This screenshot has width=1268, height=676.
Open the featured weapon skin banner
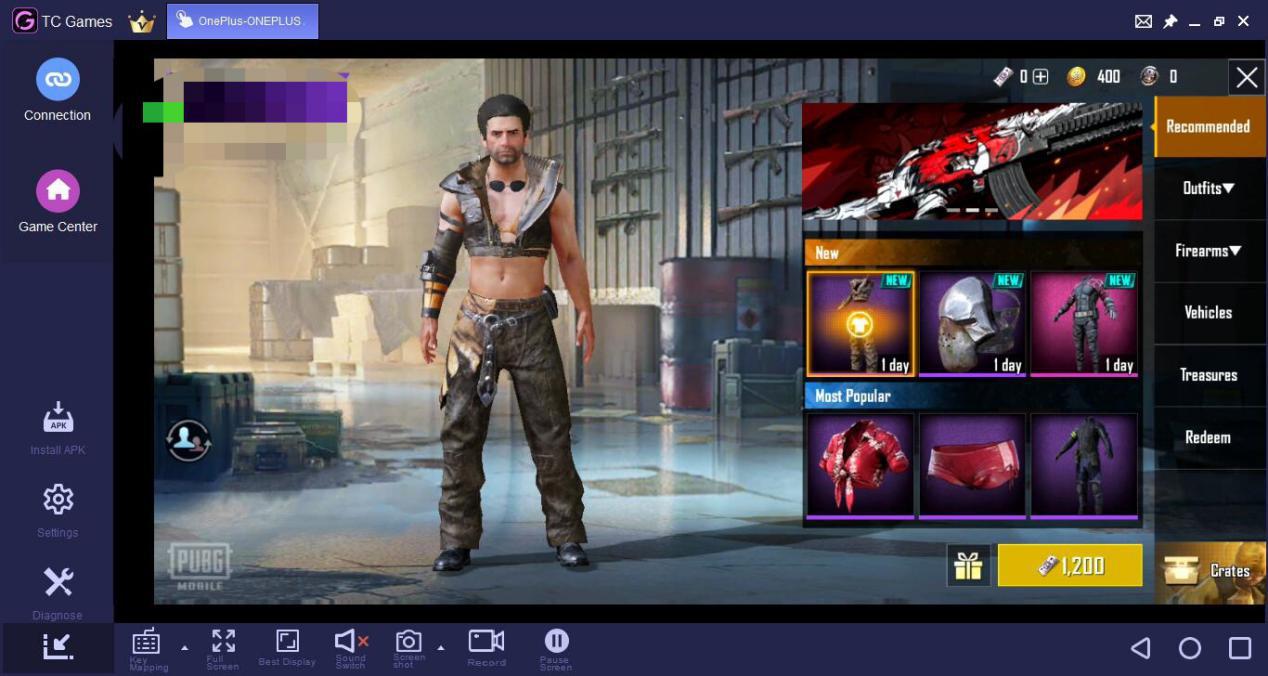pos(972,162)
